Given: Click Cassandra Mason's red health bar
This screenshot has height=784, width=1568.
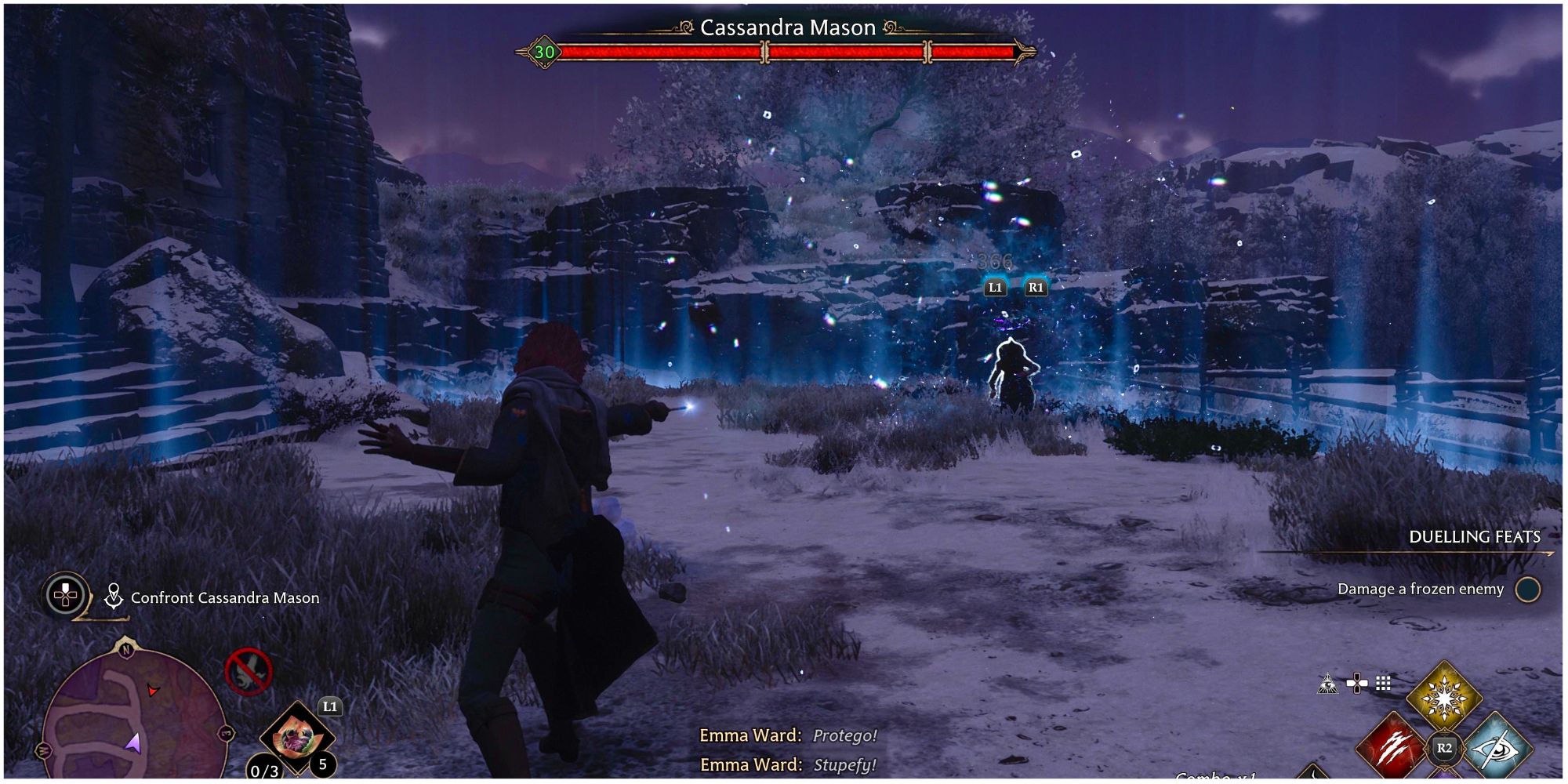Looking at the screenshot, I should click(x=784, y=52).
